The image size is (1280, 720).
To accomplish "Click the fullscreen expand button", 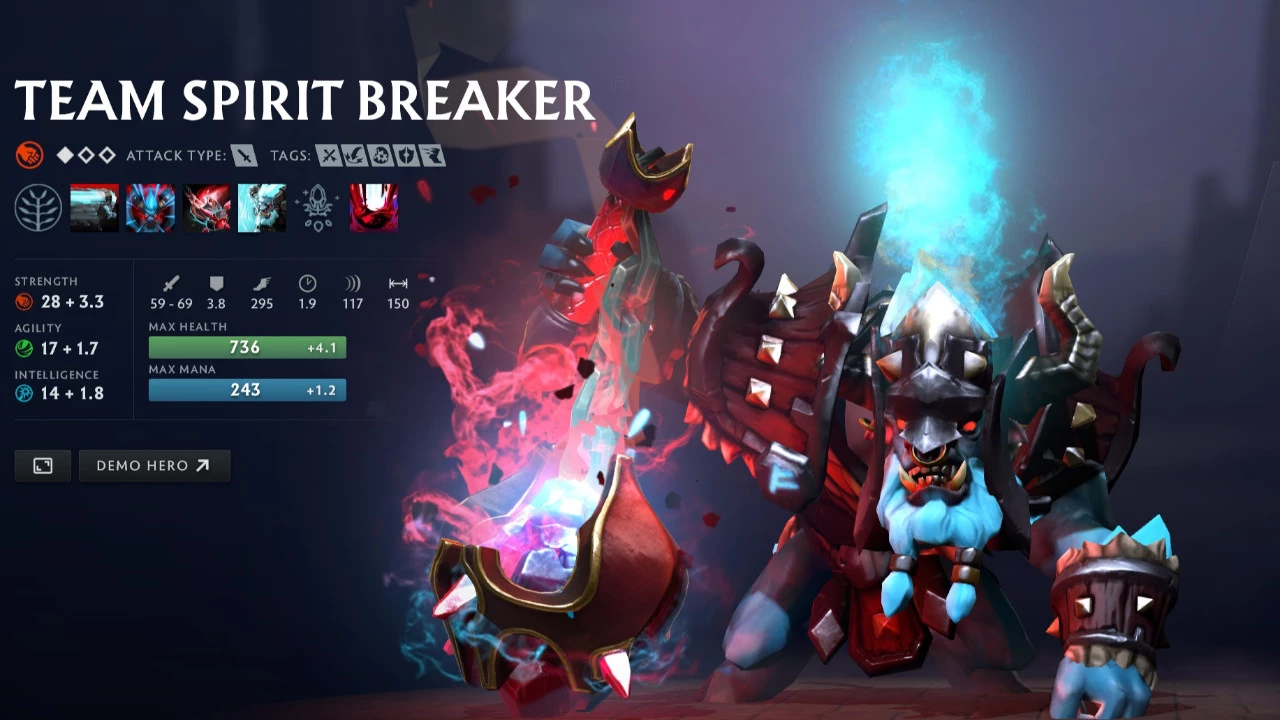I will click(43, 466).
